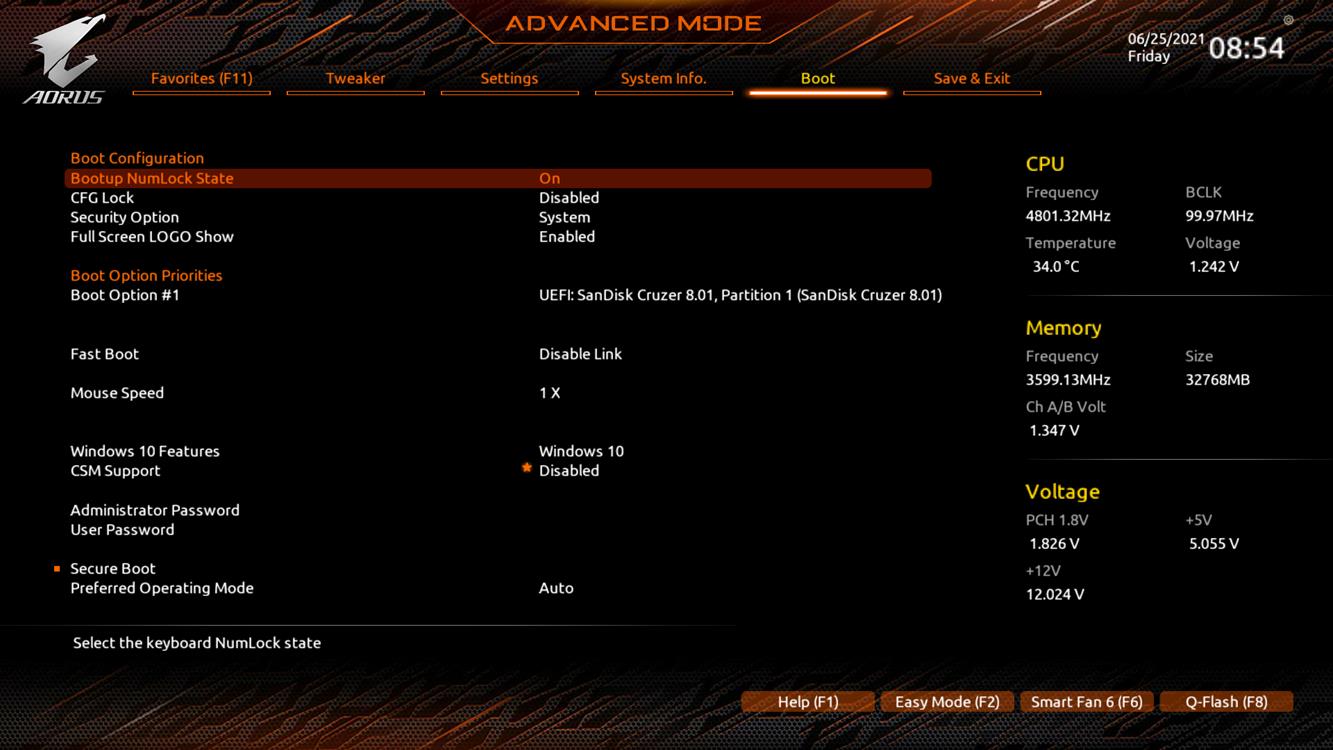Image resolution: width=1333 pixels, height=750 pixels.
Task: Choose the Security Option entry
Action: (125, 217)
